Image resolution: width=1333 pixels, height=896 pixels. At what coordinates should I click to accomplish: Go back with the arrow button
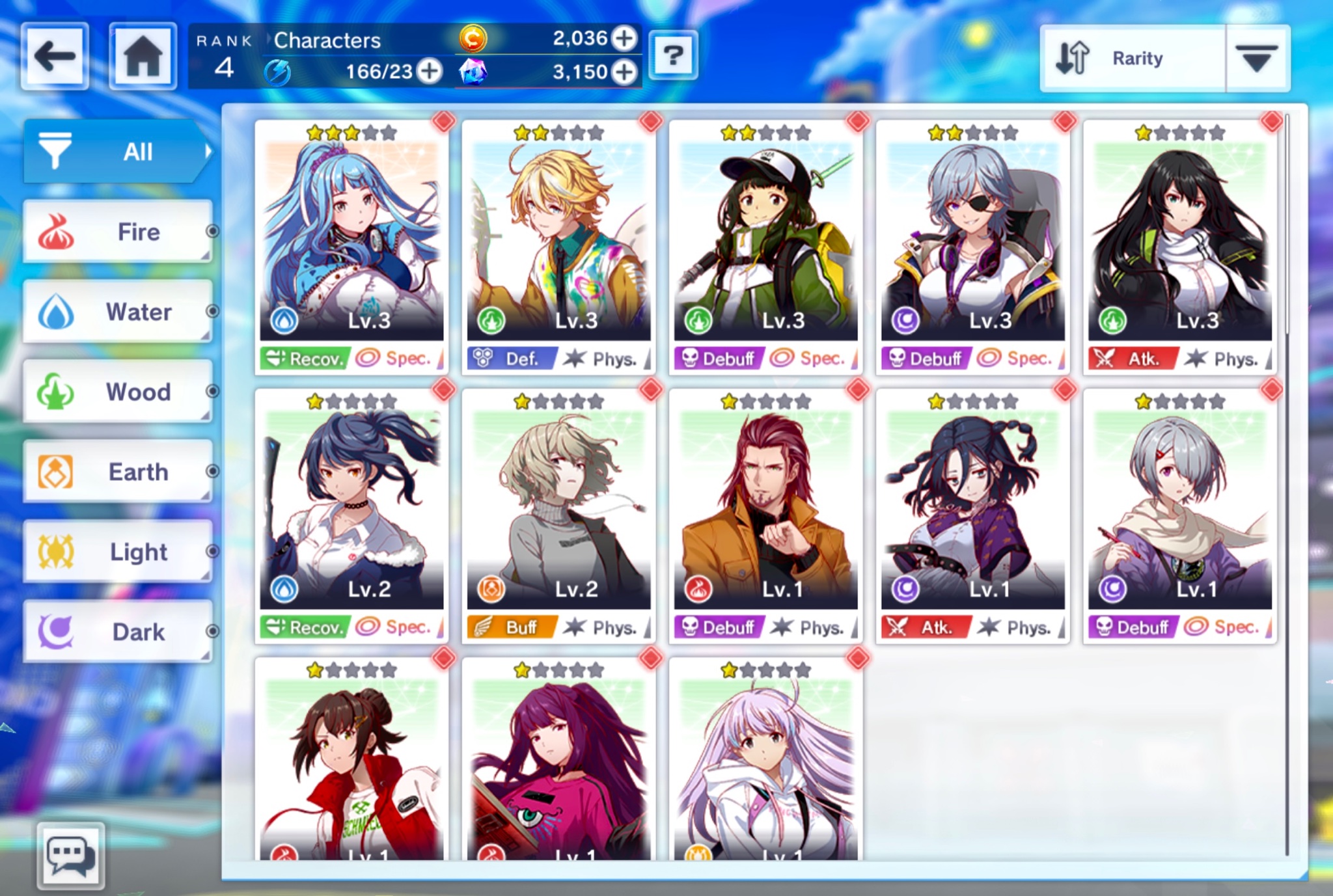(x=55, y=56)
